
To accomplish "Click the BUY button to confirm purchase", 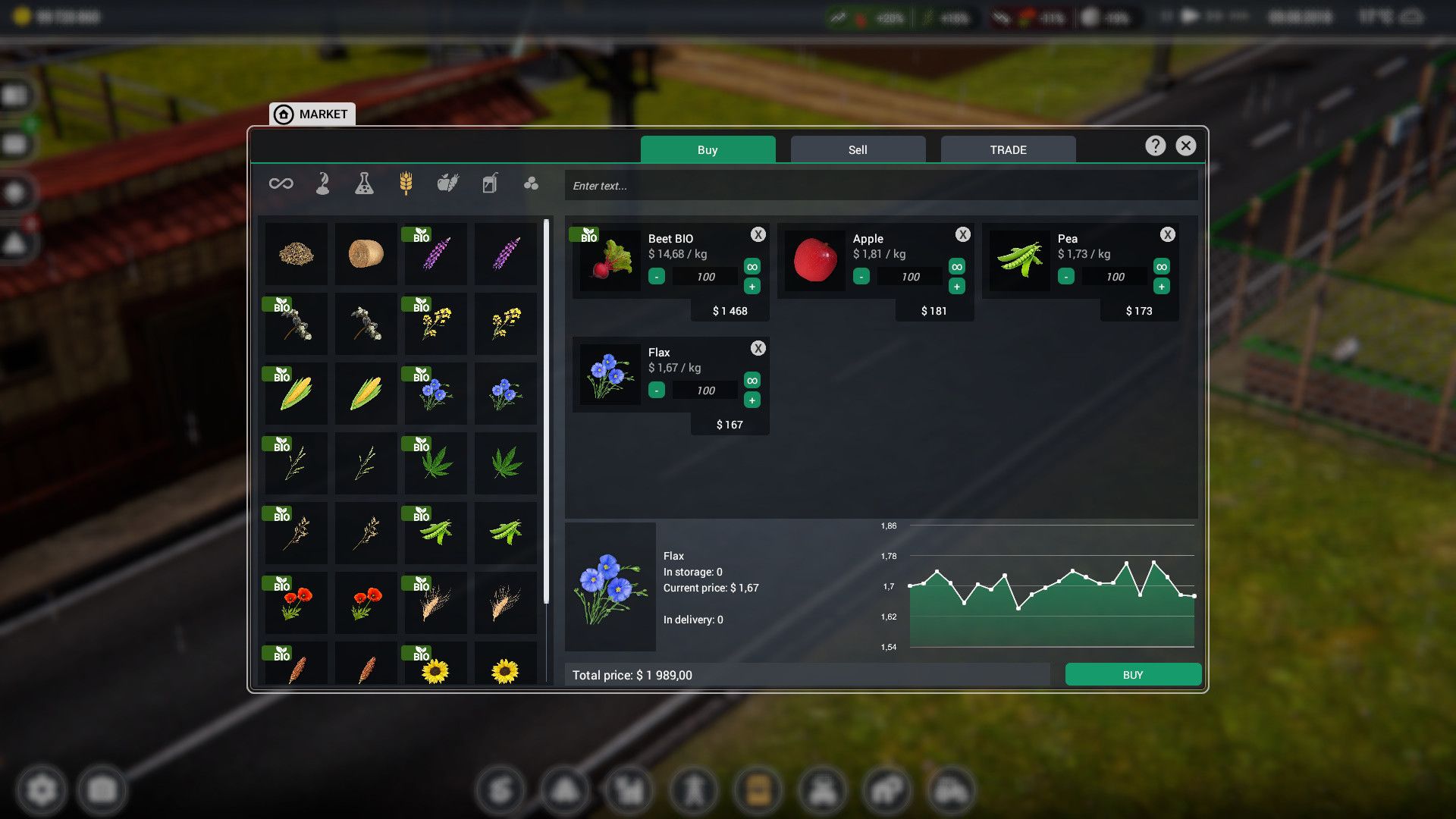I will point(1133,673).
